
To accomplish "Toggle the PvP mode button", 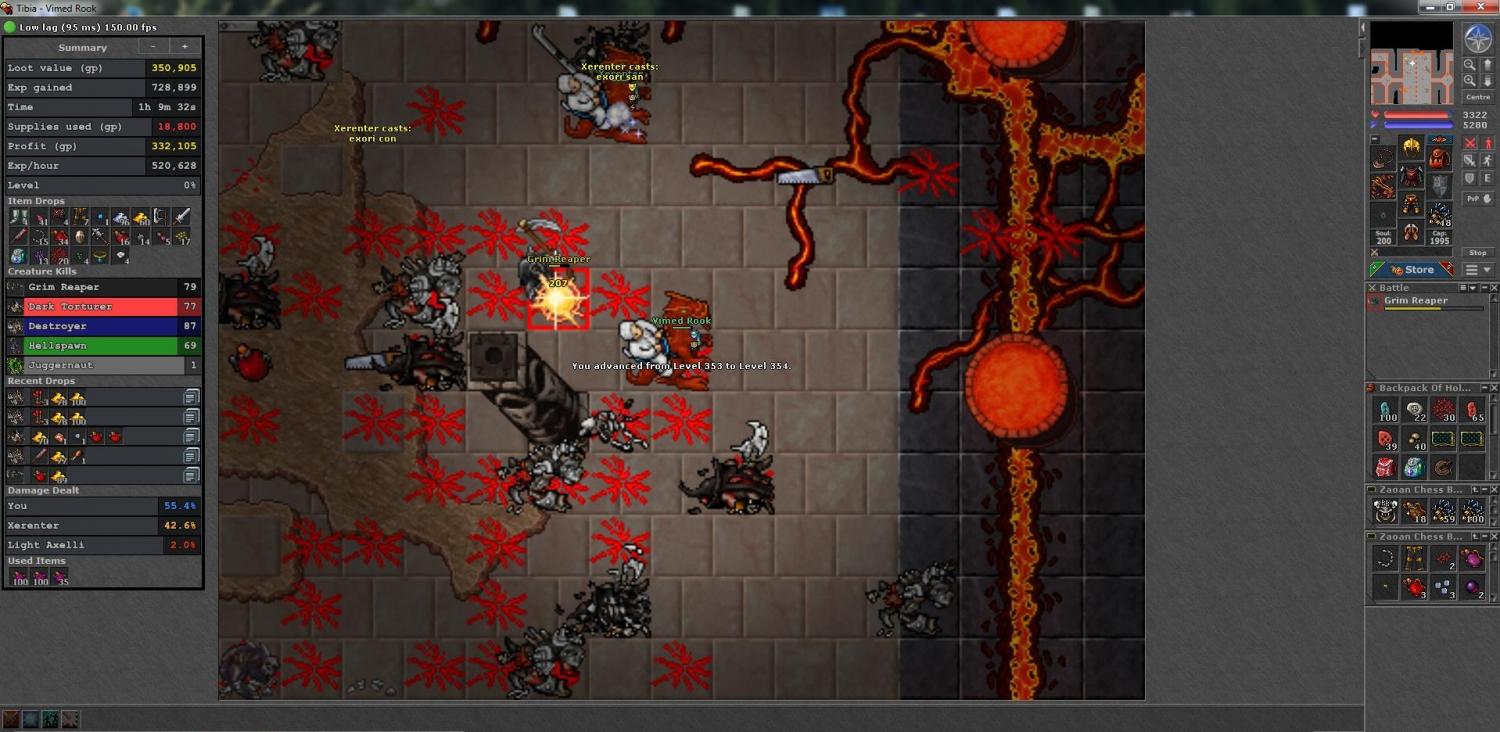I will (x=1477, y=198).
